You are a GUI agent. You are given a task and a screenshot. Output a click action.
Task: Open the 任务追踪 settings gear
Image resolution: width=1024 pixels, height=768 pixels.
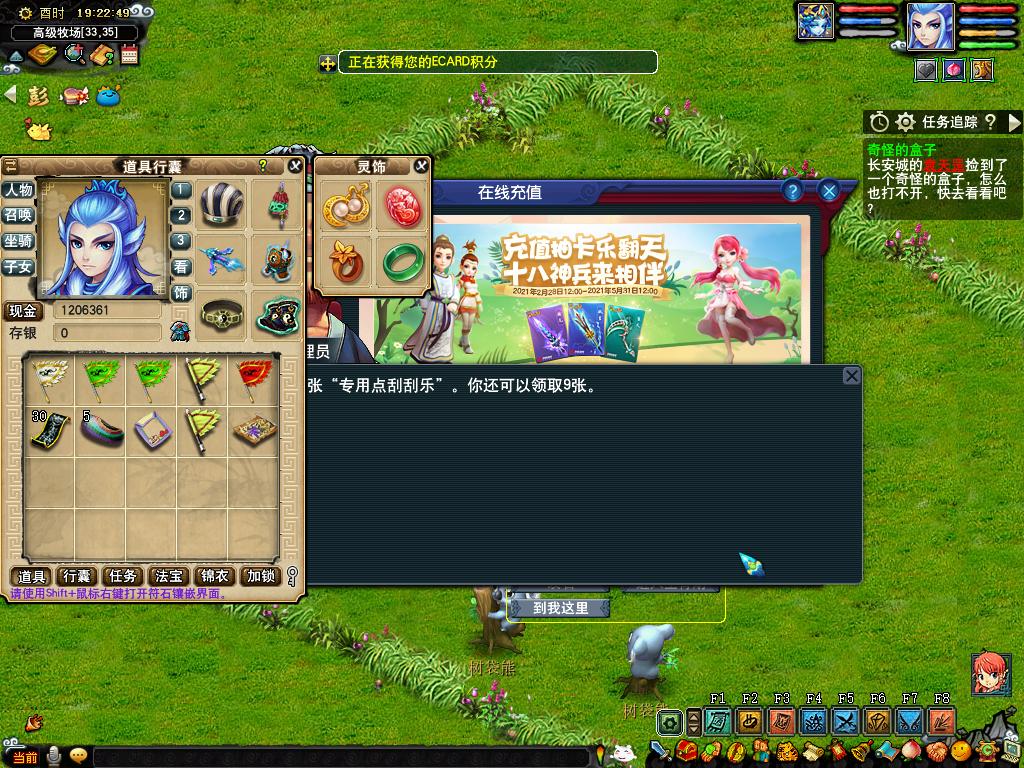pyautogui.click(x=905, y=122)
